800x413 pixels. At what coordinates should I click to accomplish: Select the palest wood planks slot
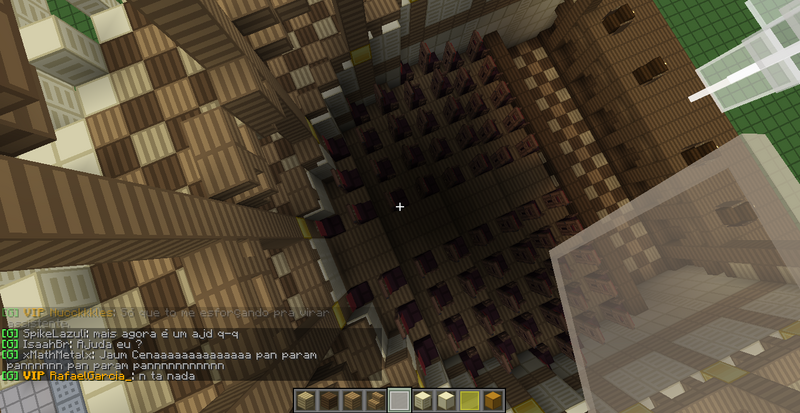pos(306,401)
